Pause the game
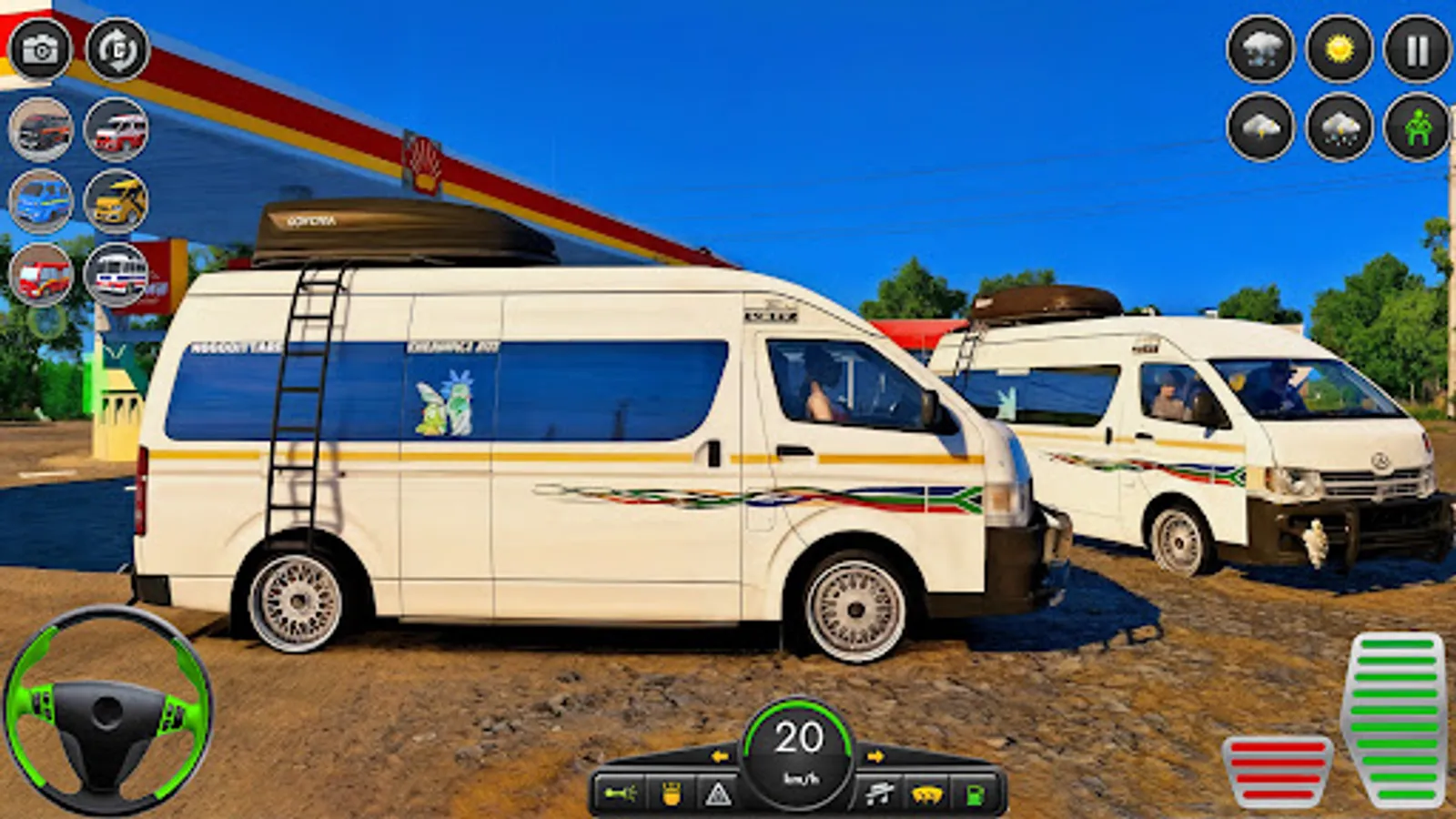Viewport: 1456px width, 819px height. [x=1415, y=52]
